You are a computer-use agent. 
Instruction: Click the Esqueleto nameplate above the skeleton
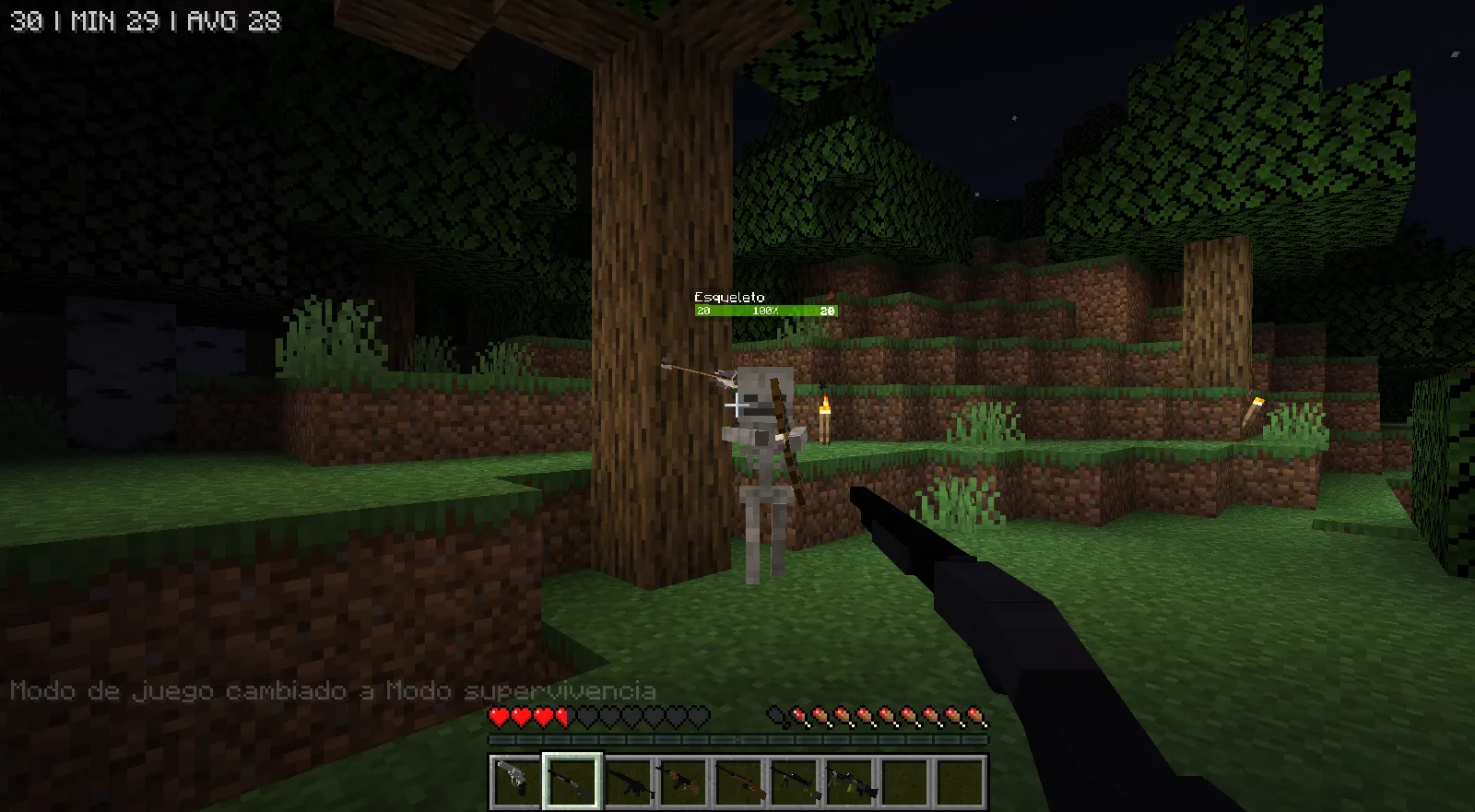click(728, 297)
